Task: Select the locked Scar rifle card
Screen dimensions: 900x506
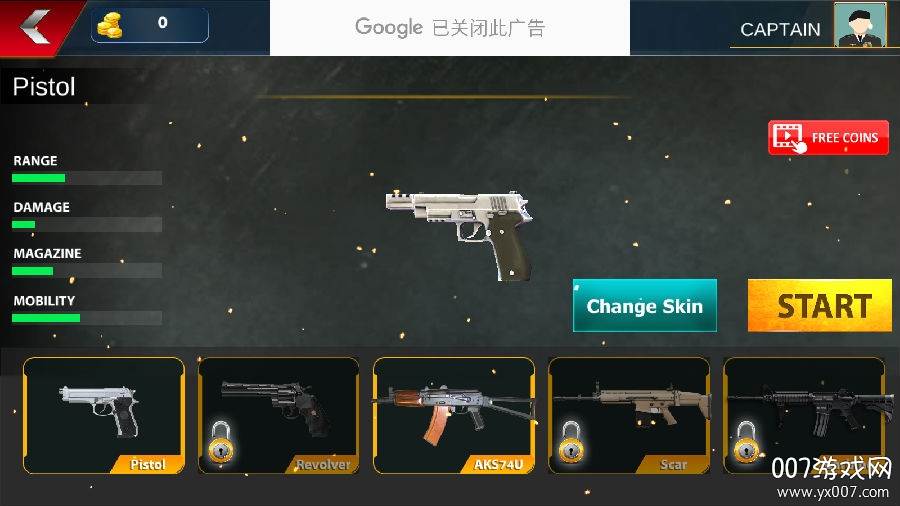Action: click(x=629, y=415)
